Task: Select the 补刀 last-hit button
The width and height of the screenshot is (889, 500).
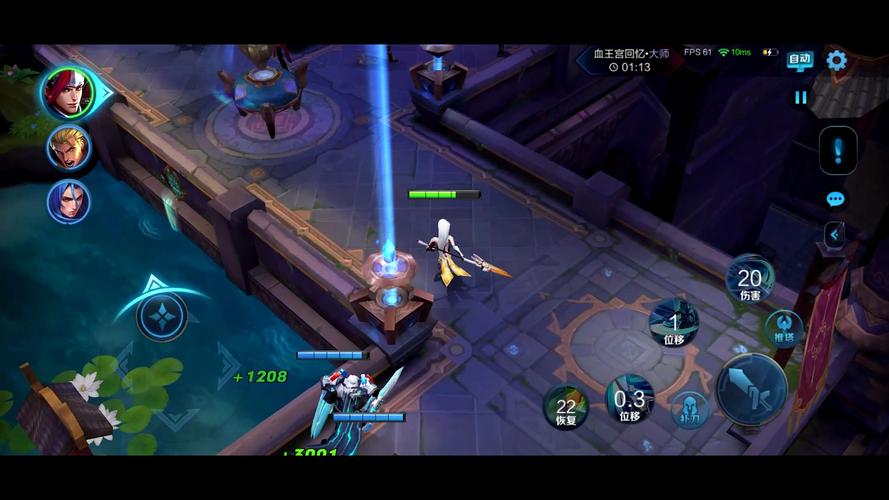Action: (x=690, y=409)
